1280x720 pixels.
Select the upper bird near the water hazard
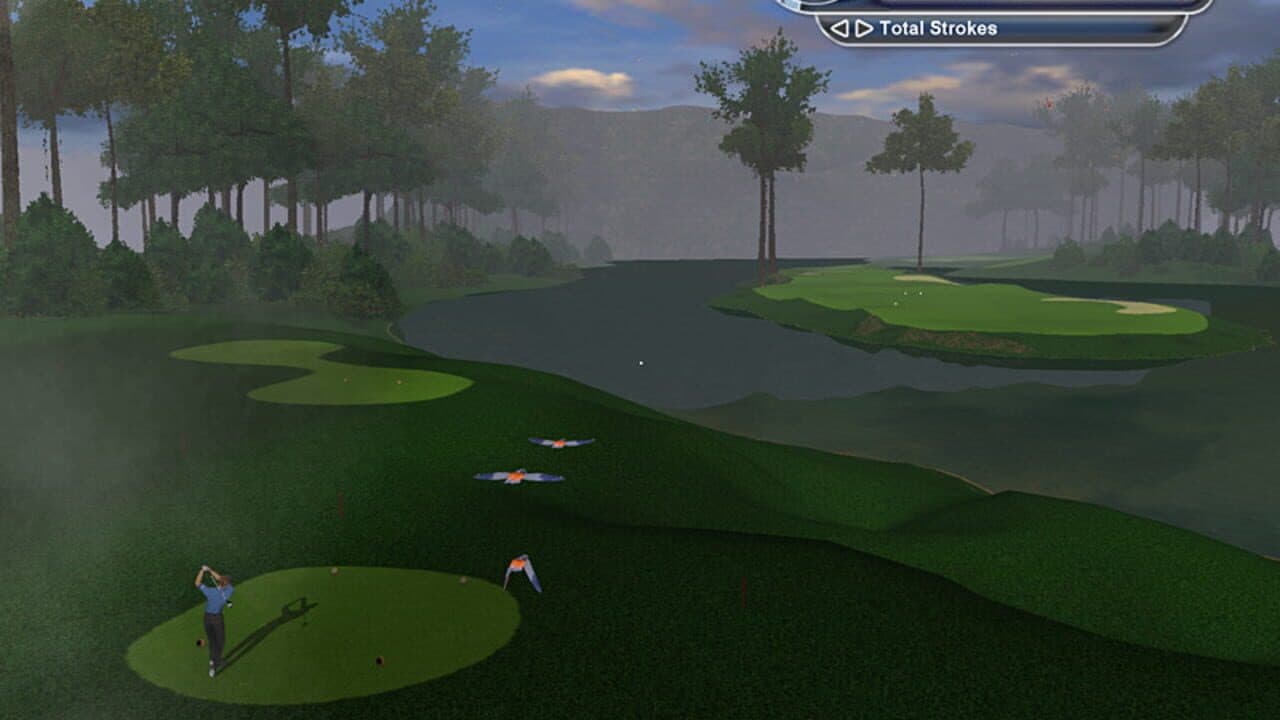[559, 440]
